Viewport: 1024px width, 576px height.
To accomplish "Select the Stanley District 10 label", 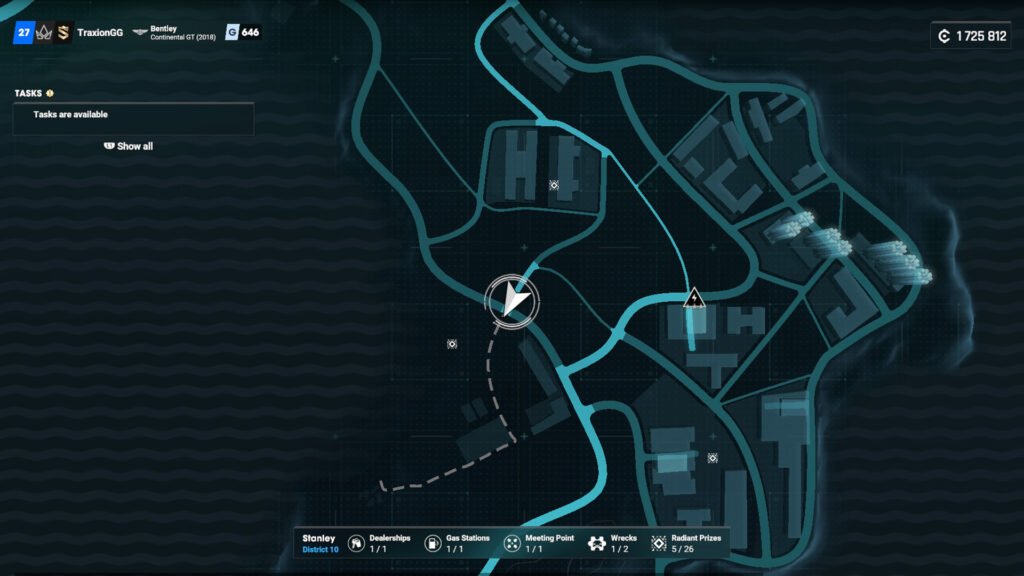I will (321, 543).
